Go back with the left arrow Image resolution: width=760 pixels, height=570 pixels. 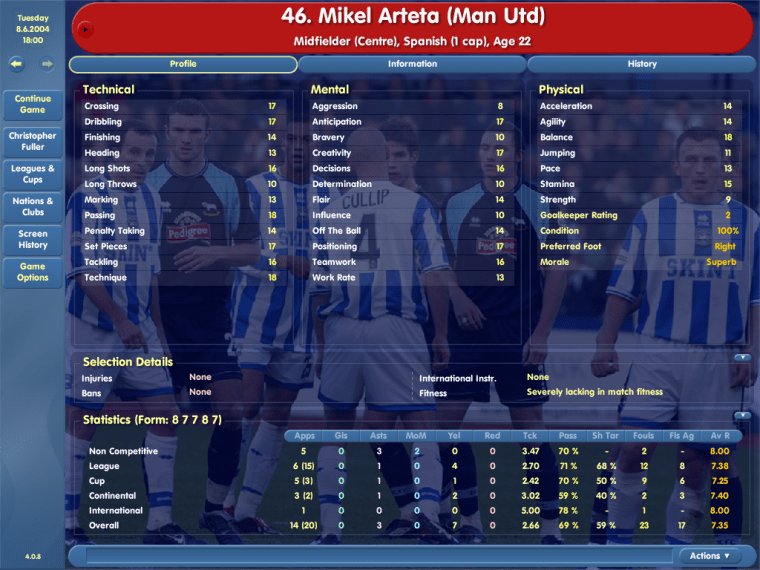(17, 64)
